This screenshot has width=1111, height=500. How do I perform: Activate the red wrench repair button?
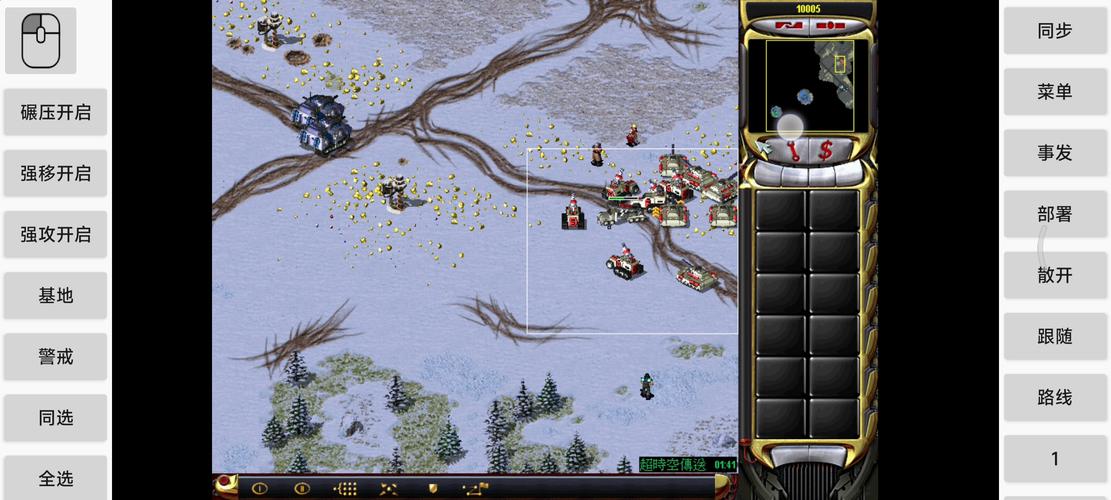pyautogui.click(x=794, y=151)
